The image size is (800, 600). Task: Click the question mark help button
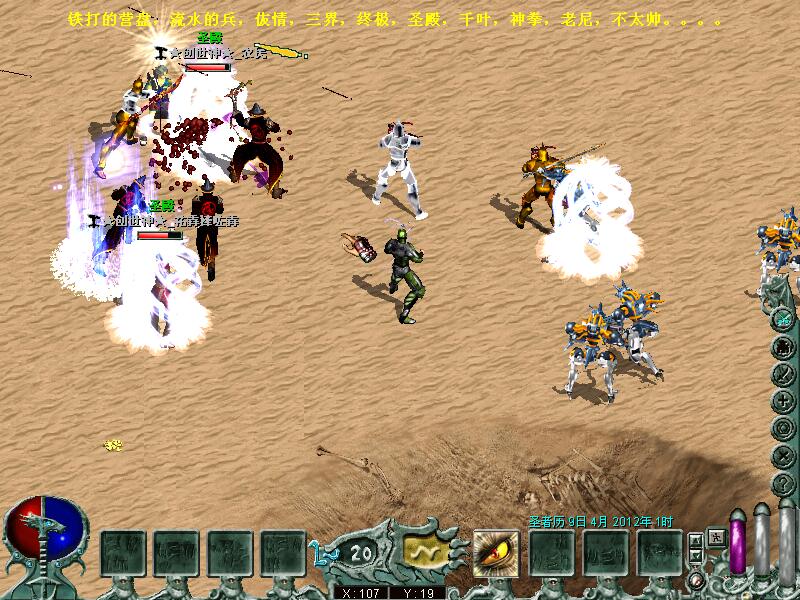pyautogui.click(x=783, y=482)
